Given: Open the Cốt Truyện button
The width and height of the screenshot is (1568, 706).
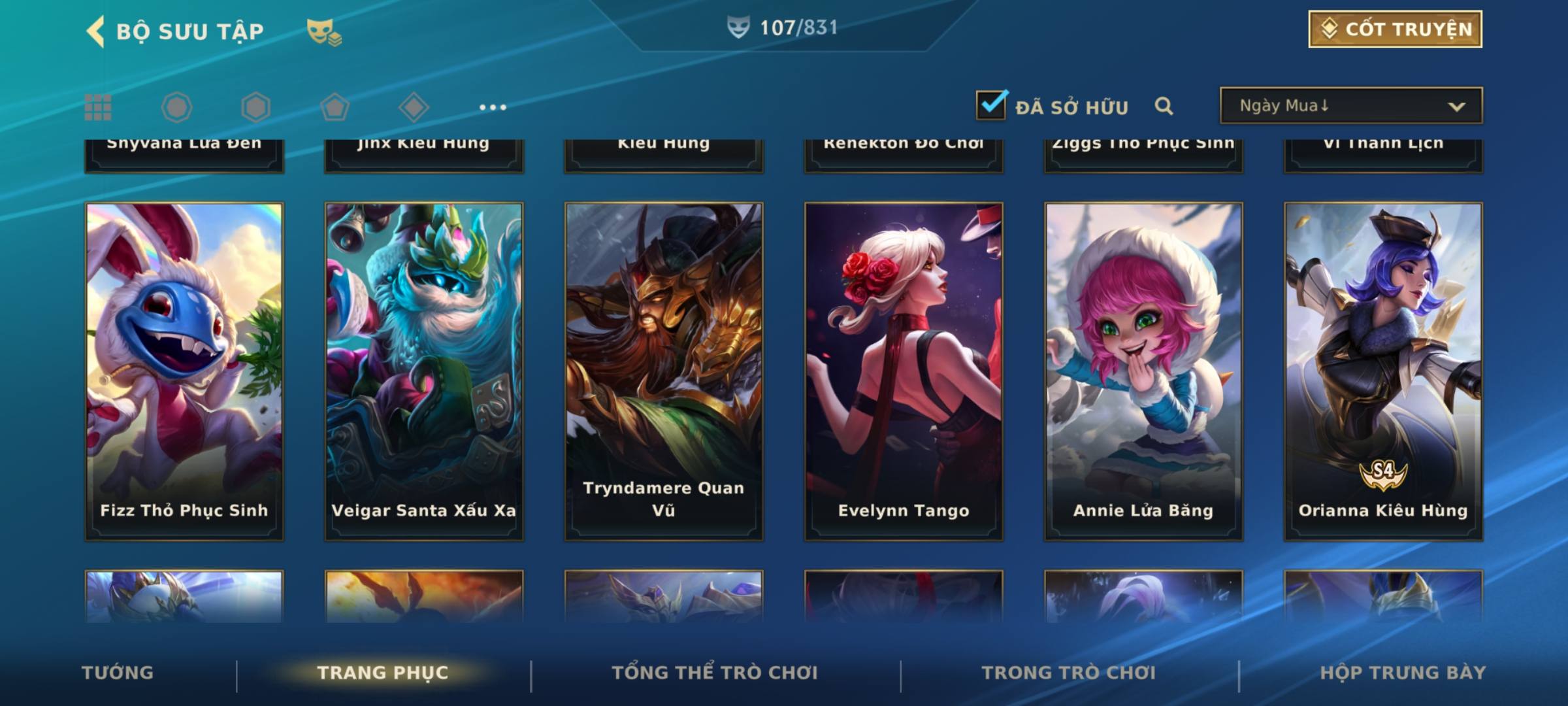Looking at the screenshot, I should point(1395,29).
